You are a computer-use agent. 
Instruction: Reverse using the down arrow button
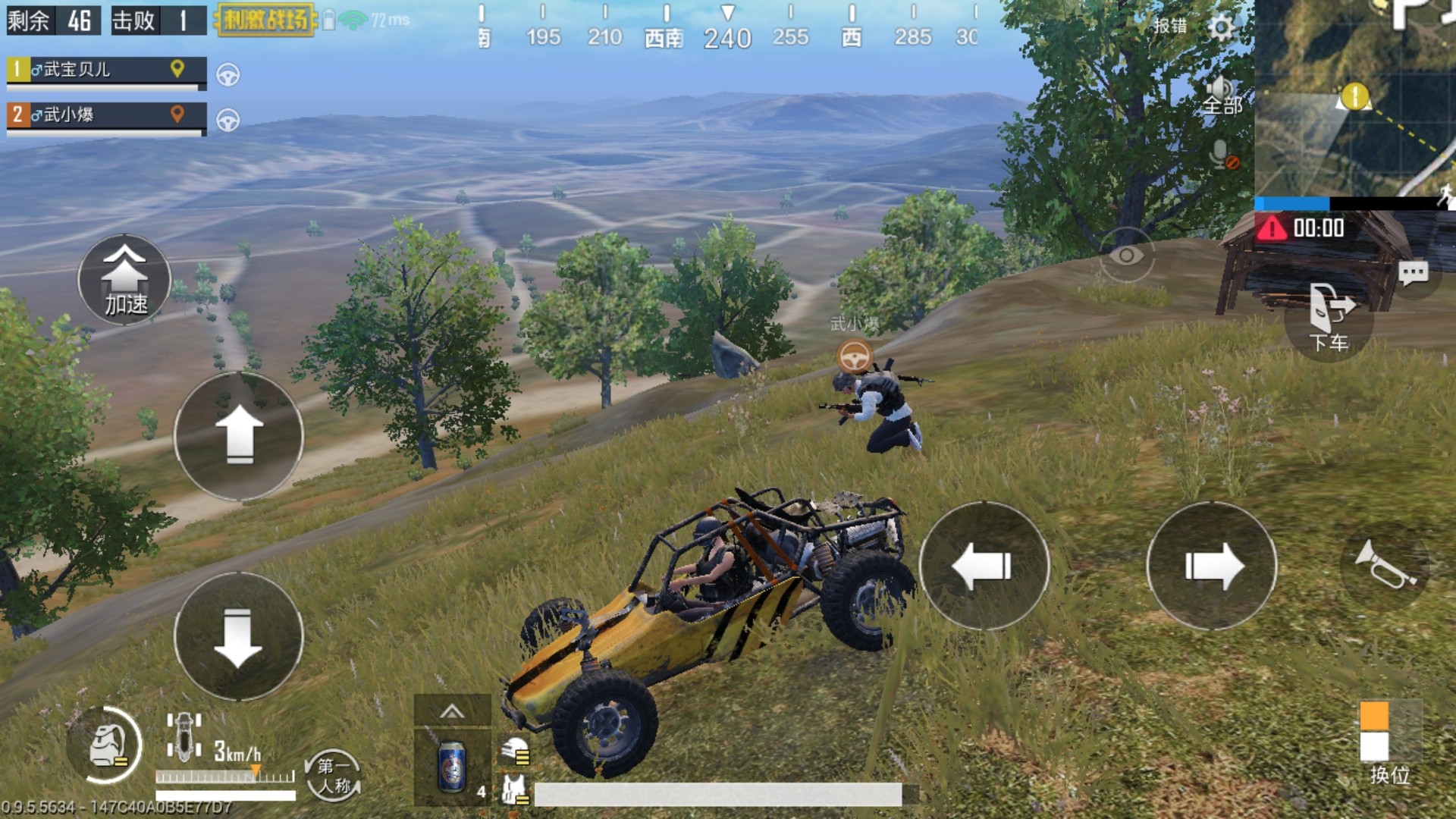pos(239,635)
